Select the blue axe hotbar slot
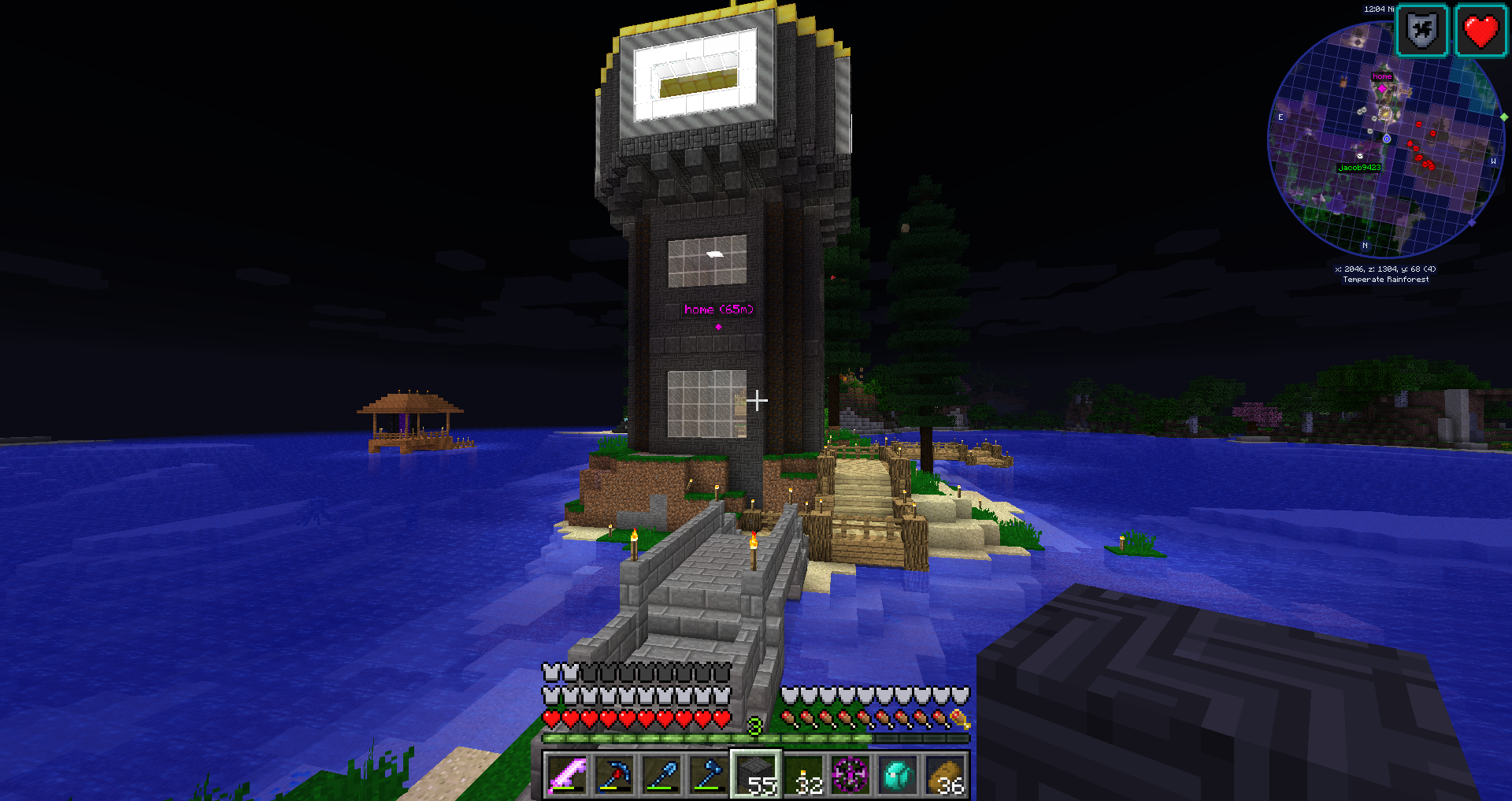This screenshot has width=1512, height=801. (709, 774)
